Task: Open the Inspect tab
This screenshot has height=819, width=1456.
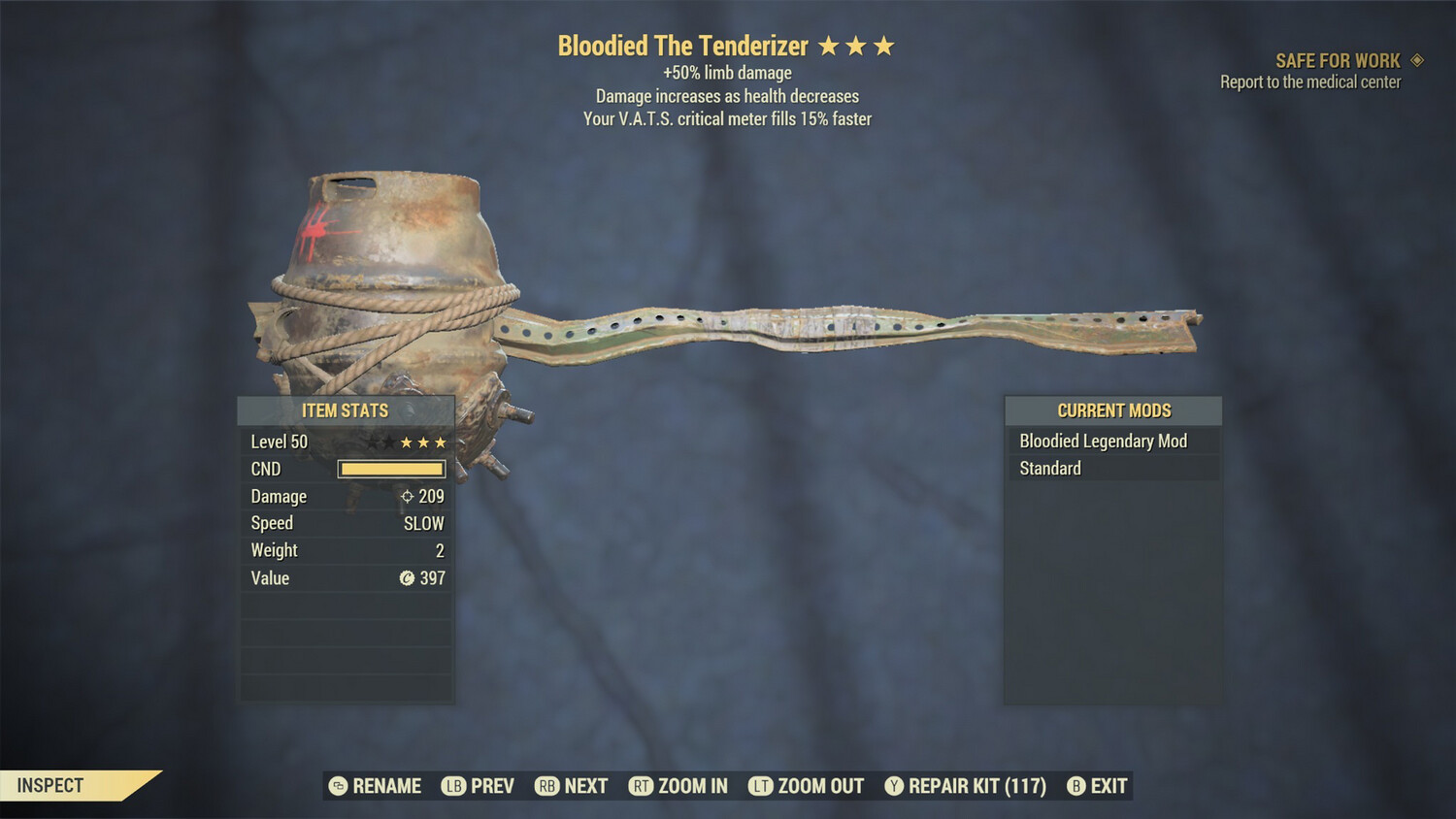Action: pyautogui.click(x=49, y=786)
